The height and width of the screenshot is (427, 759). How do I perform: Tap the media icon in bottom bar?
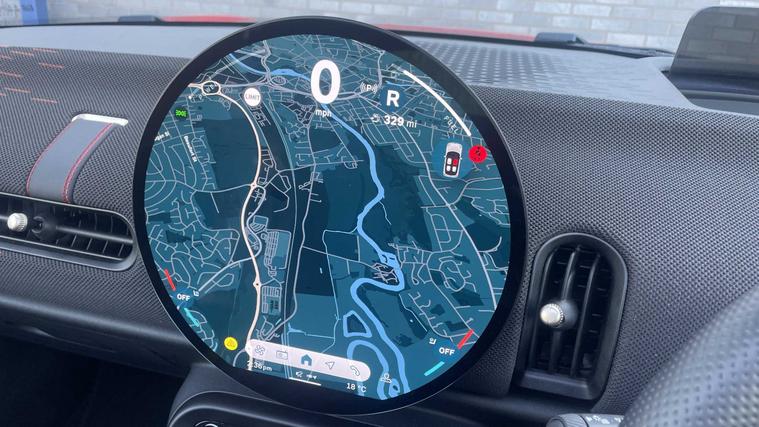click(x=282, y=354)
